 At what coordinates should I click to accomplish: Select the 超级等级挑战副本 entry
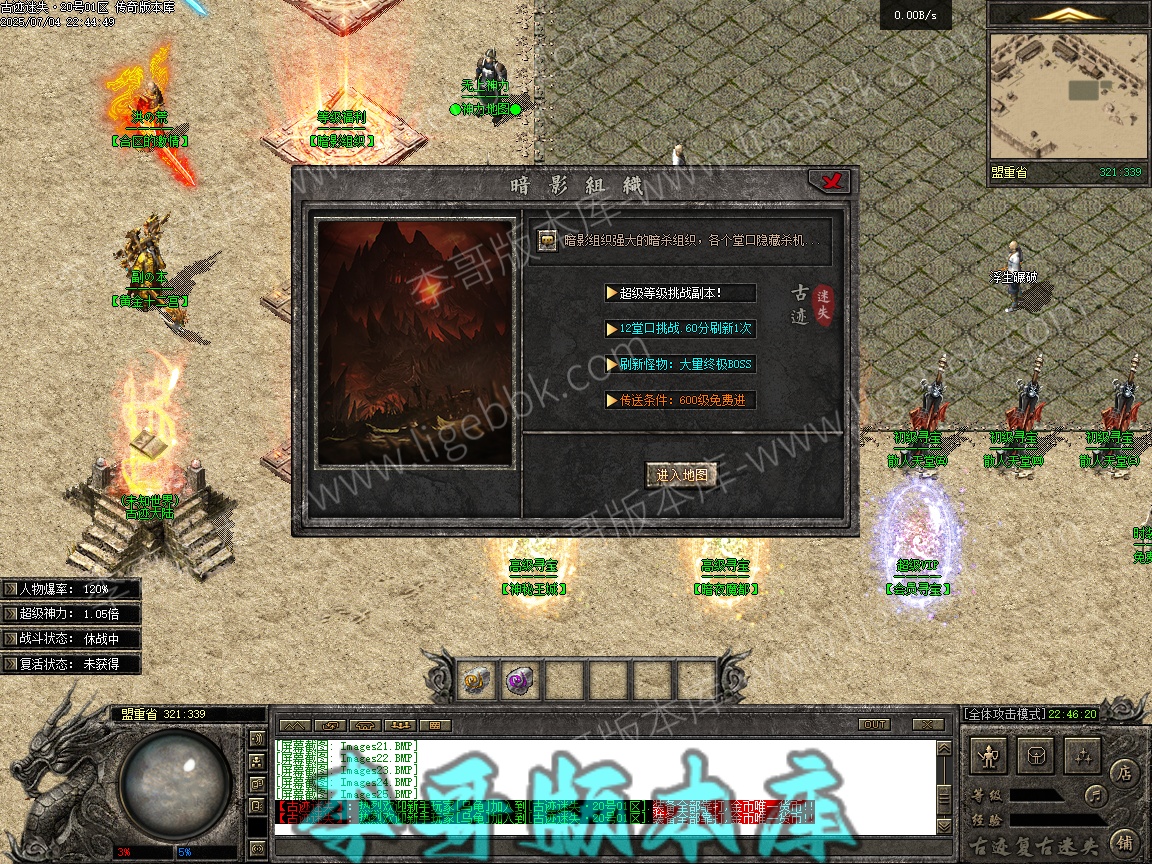pyautogui.click(x=680, y=293)
